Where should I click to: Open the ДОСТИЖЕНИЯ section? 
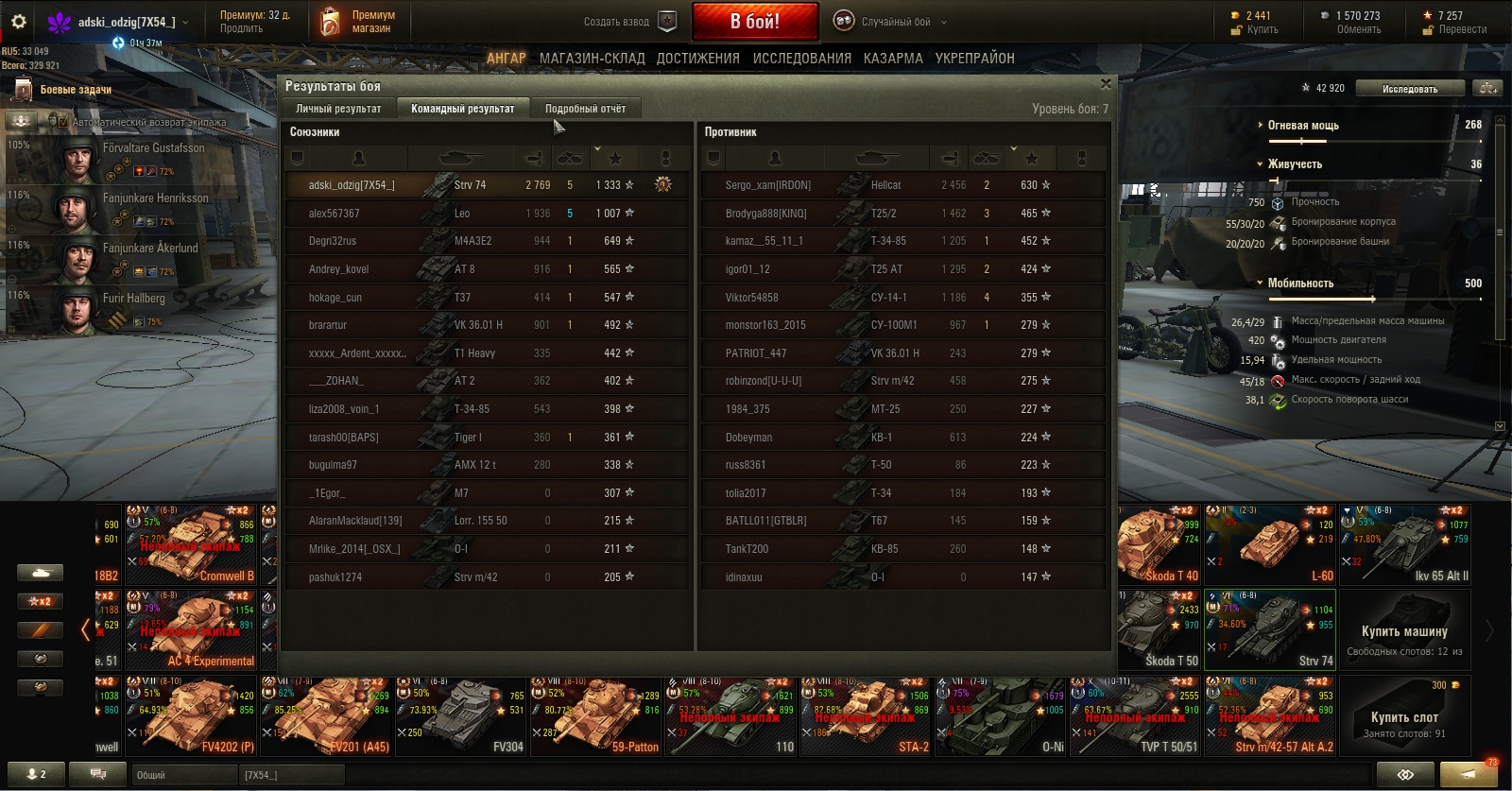697,58
